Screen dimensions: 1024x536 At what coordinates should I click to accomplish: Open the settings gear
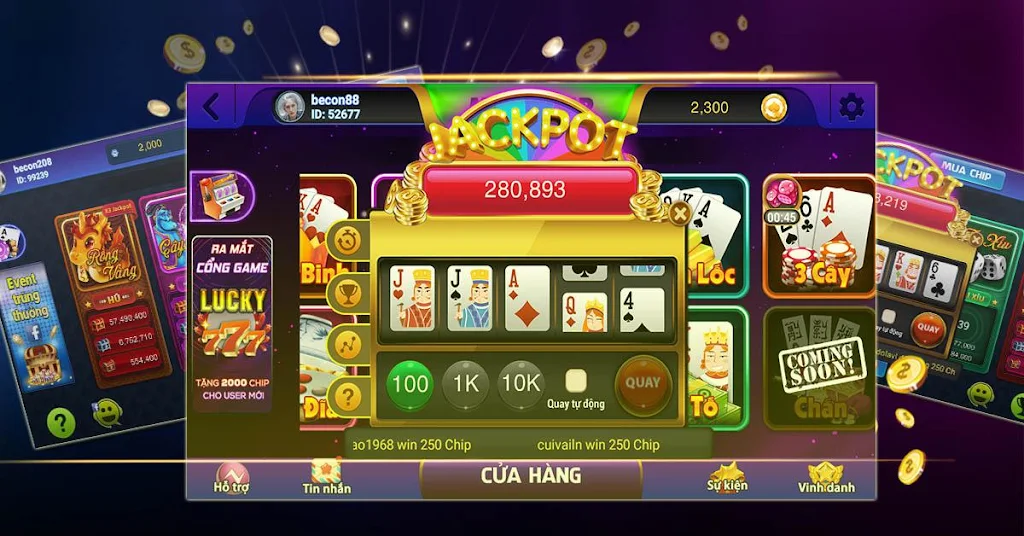point(851,107)
